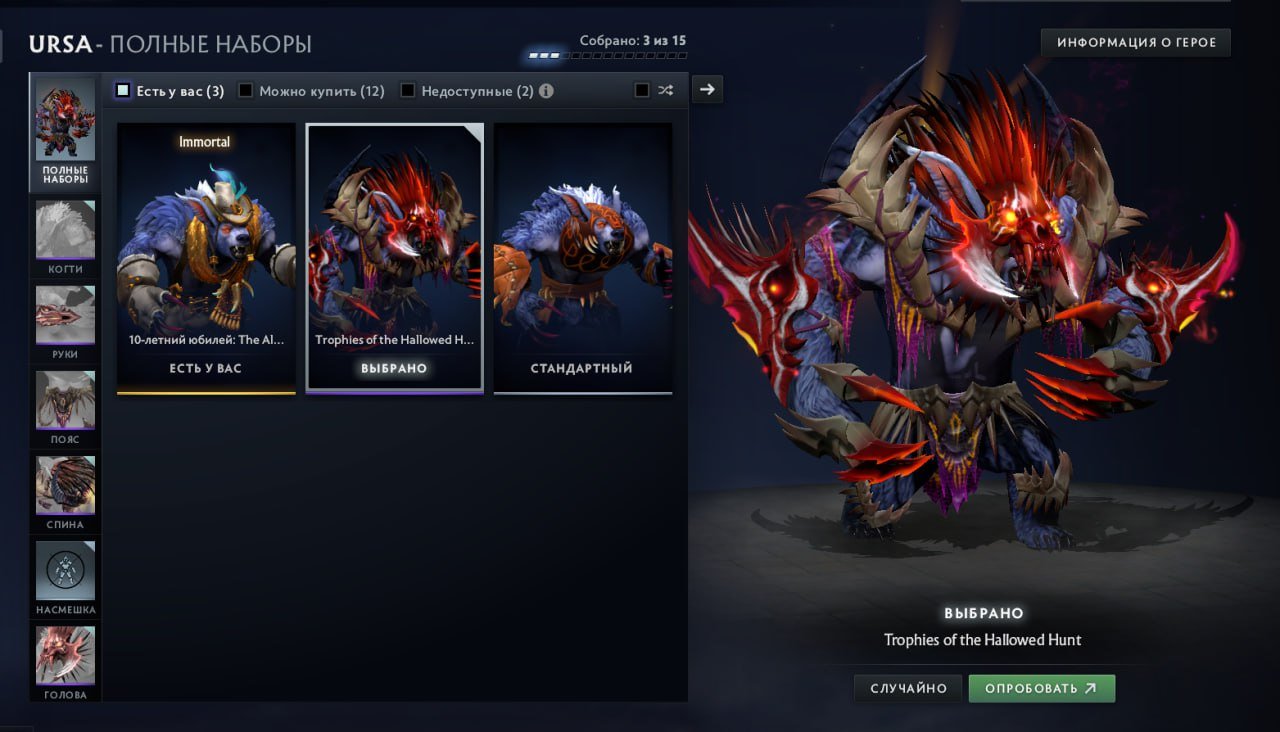Click the Собрано 3 из 15 progress bar
Viewport: 1280px width, 732px height.
pos(607,56)
